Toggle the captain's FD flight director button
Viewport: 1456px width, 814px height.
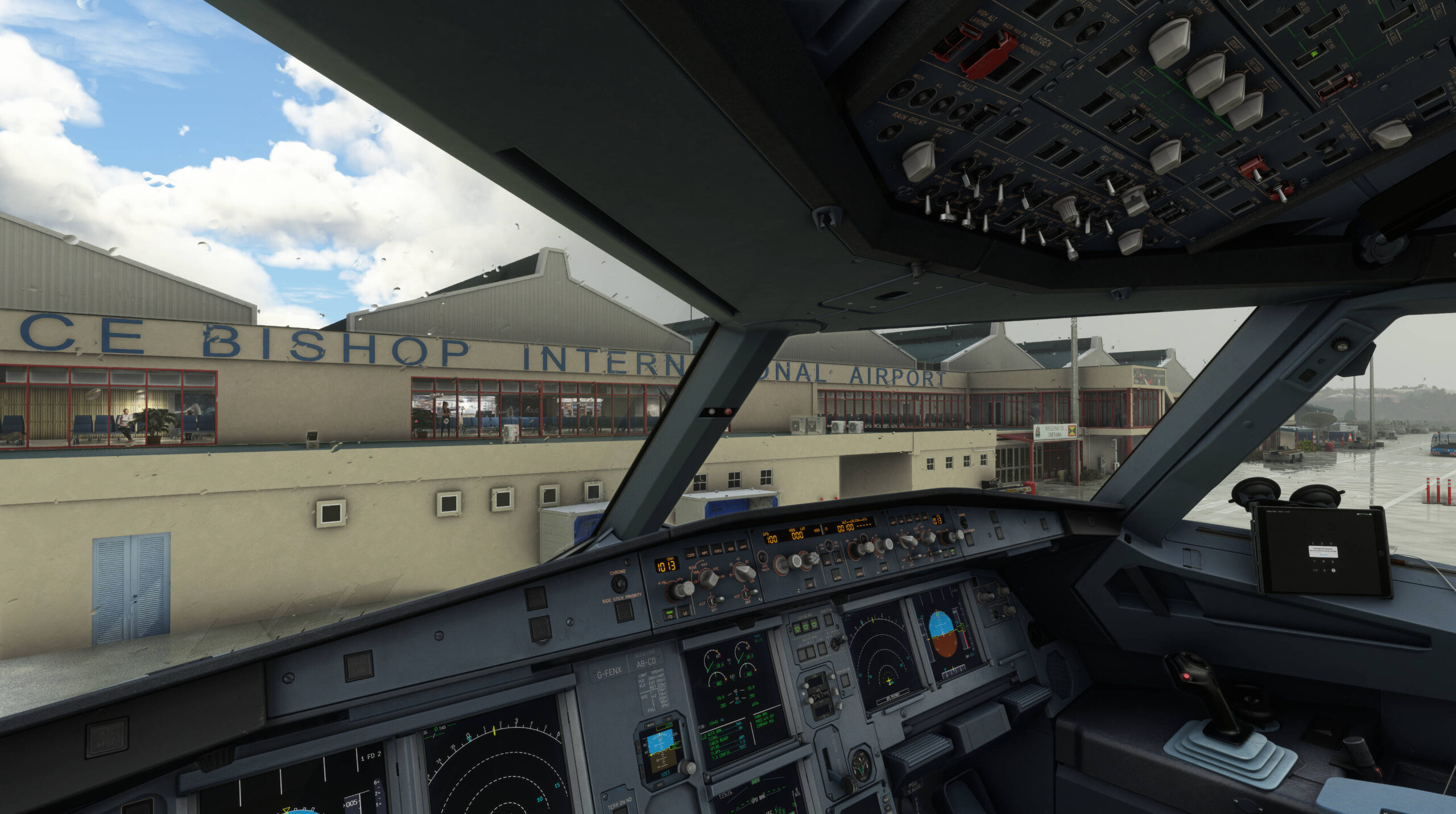coord(669,613)
